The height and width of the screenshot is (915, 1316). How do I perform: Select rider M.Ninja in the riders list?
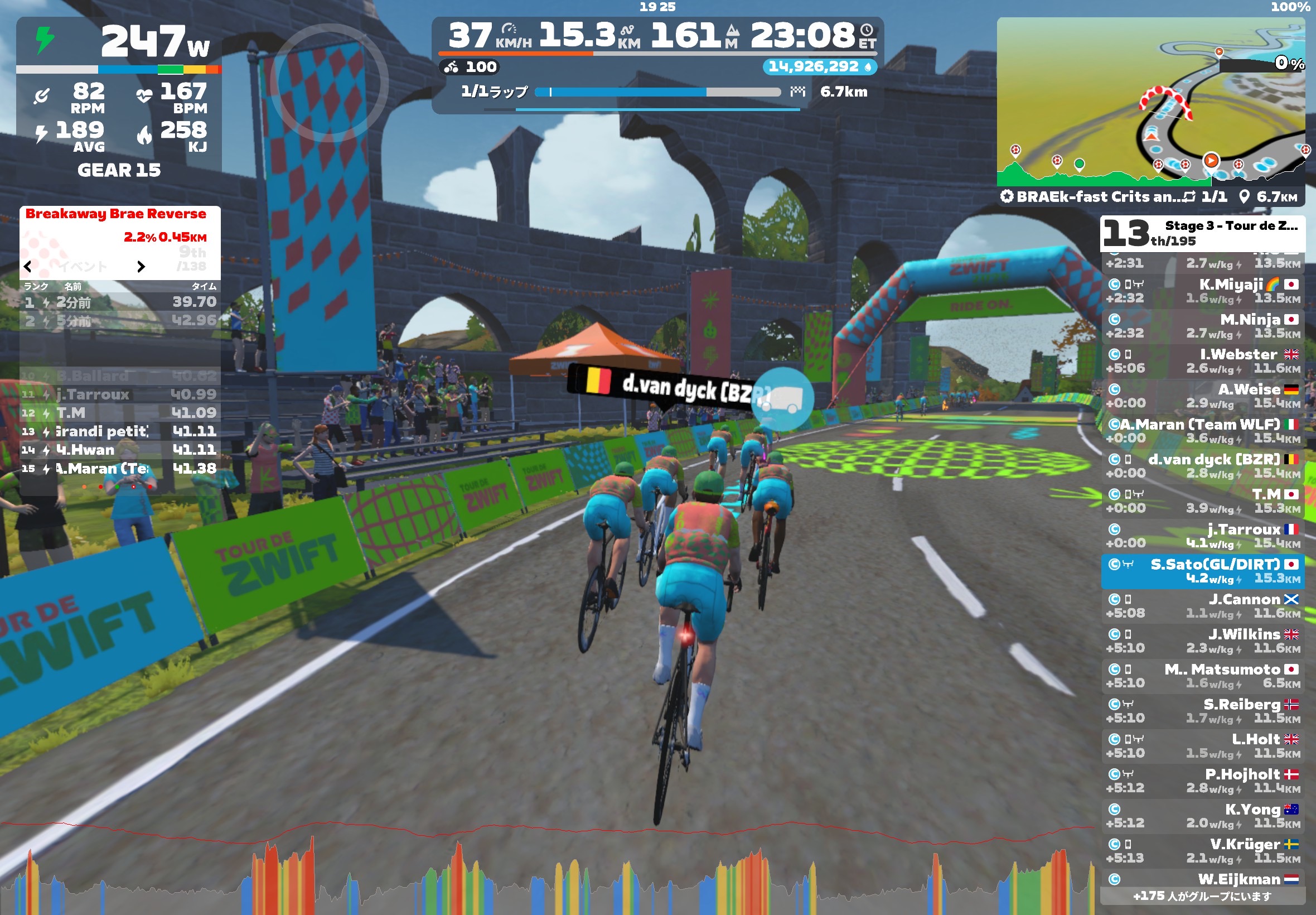pyautogui.click(x=1202, y=326)
